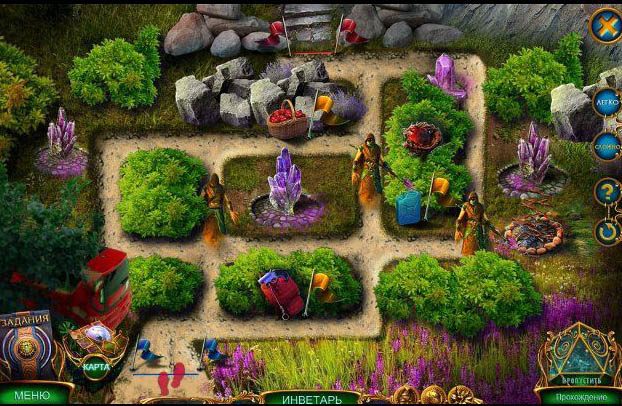Reset the puzzle with the circular arrow

click(606, 232)
